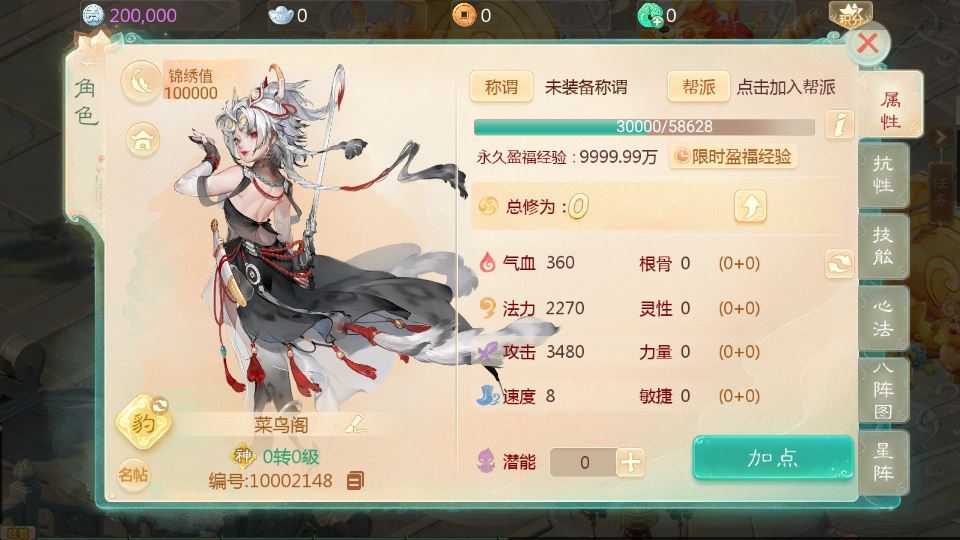Open the 限时盈福经验 timed experience button
The image size is (960, 540).
(733, 157)
